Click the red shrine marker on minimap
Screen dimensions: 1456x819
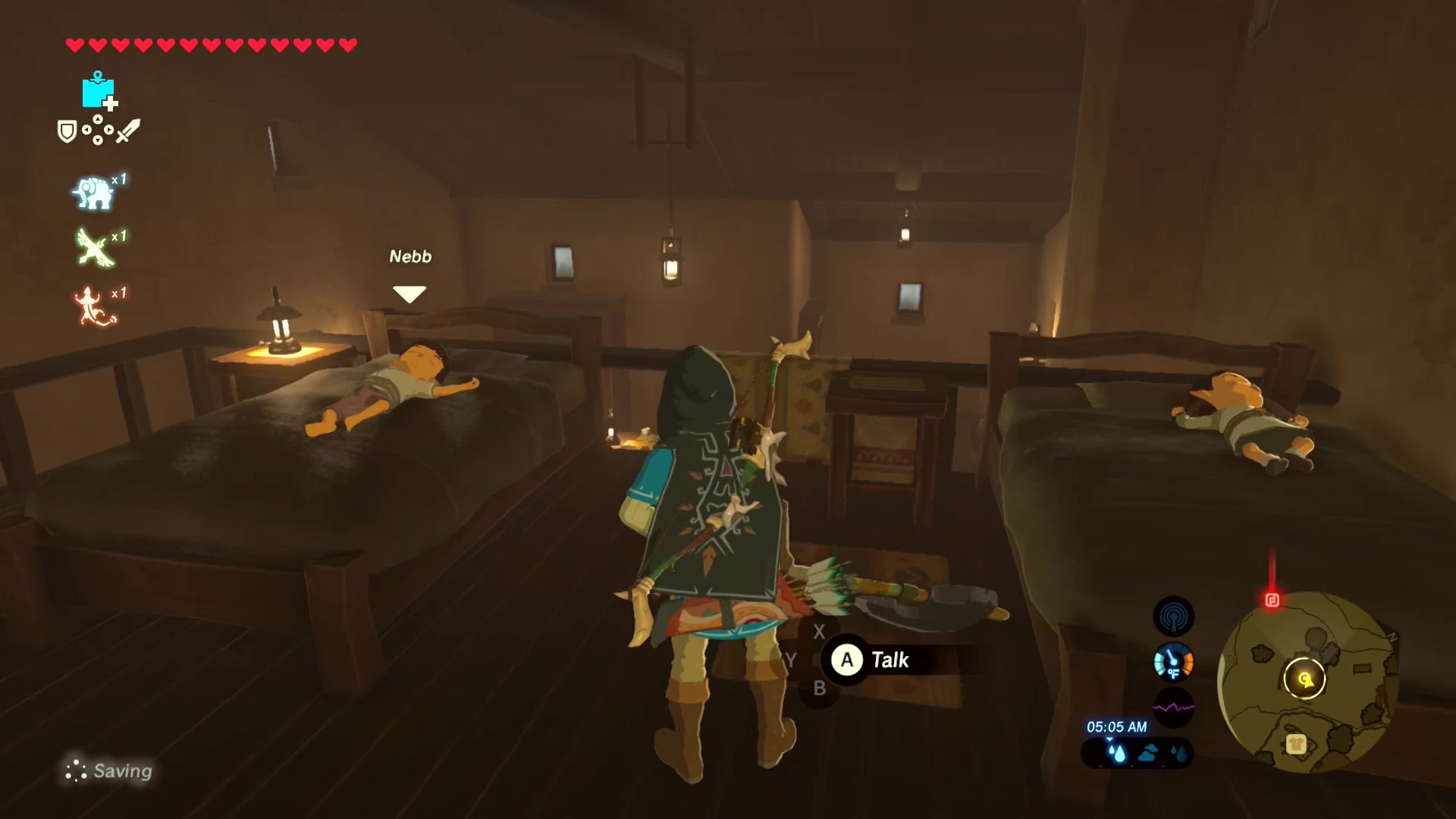[1272, 601]
